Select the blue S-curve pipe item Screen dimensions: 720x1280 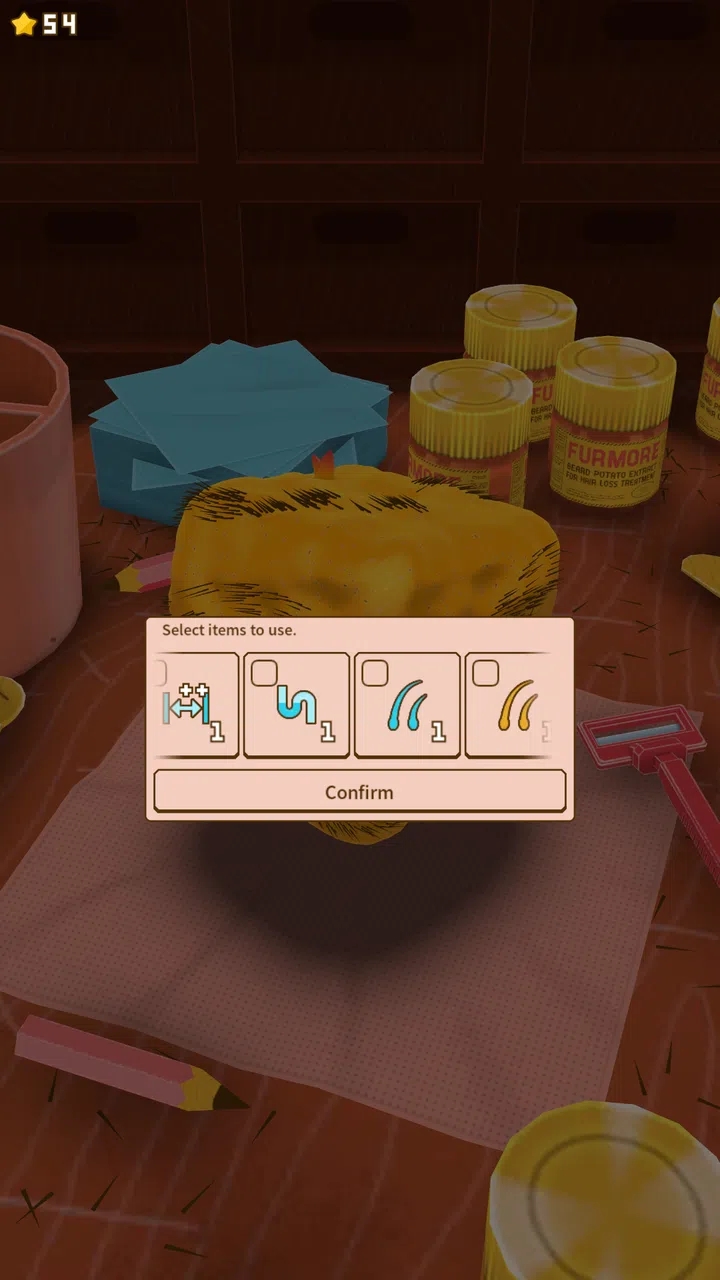point(297,704)
